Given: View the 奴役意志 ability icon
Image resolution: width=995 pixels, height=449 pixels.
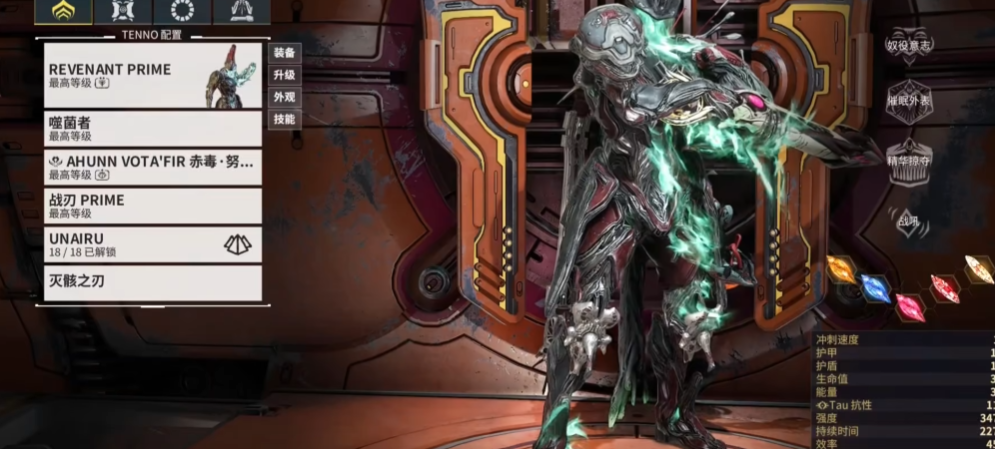Looking at the screenshot, I should [908, 46].
